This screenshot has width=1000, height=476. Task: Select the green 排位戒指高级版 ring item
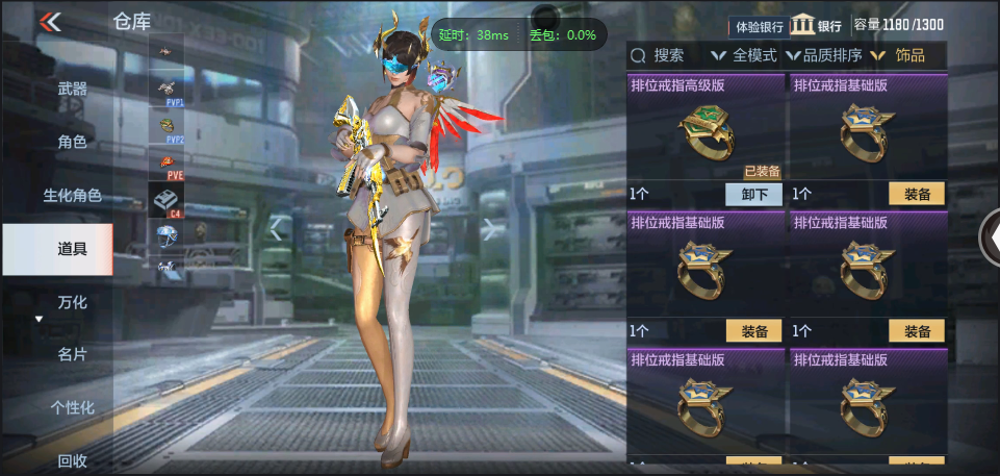[x=706, y=134]
